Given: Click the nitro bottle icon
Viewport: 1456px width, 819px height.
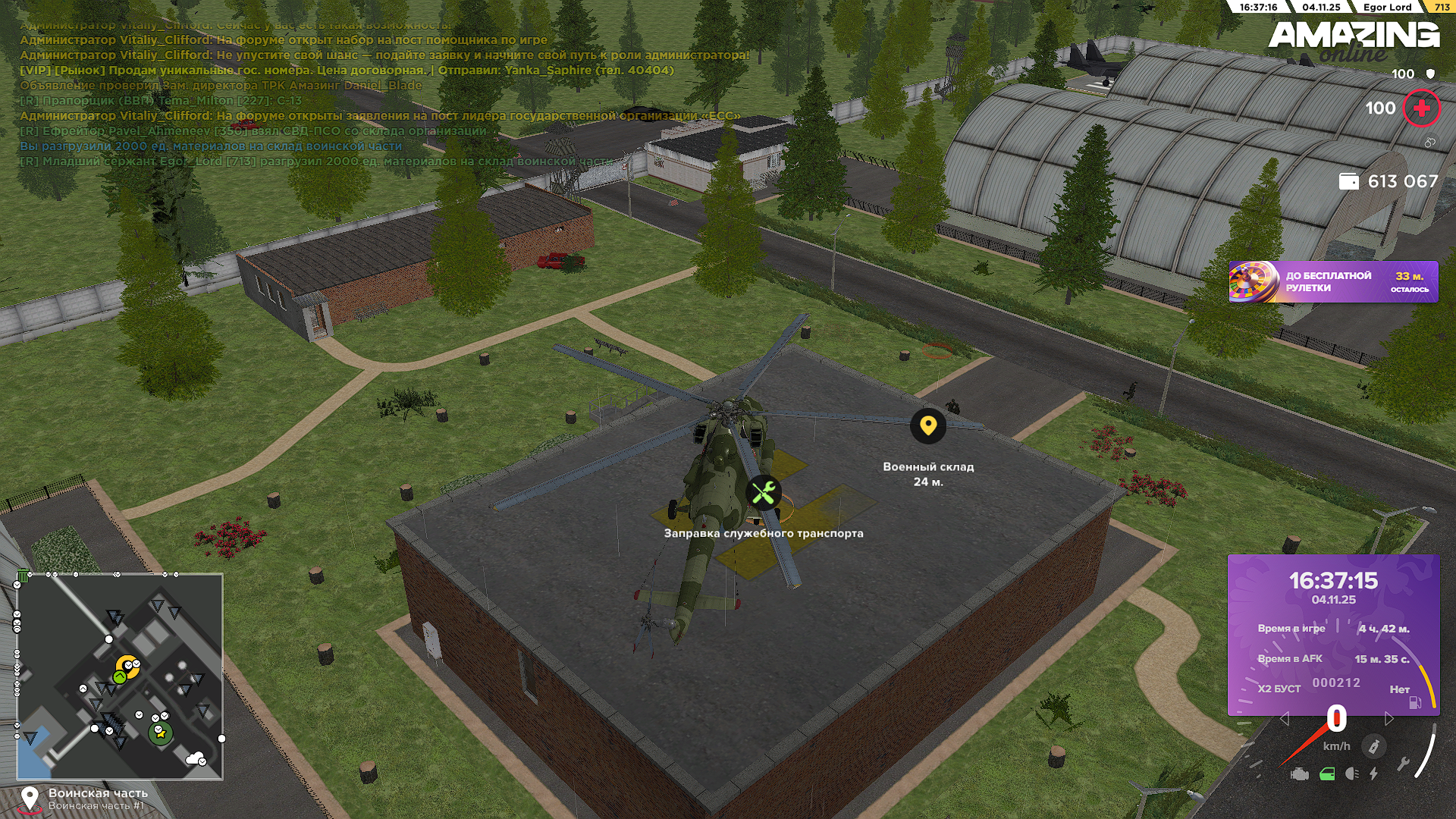Looking at the screenshot, I should pyautogui.click(x=1373, y=746).
